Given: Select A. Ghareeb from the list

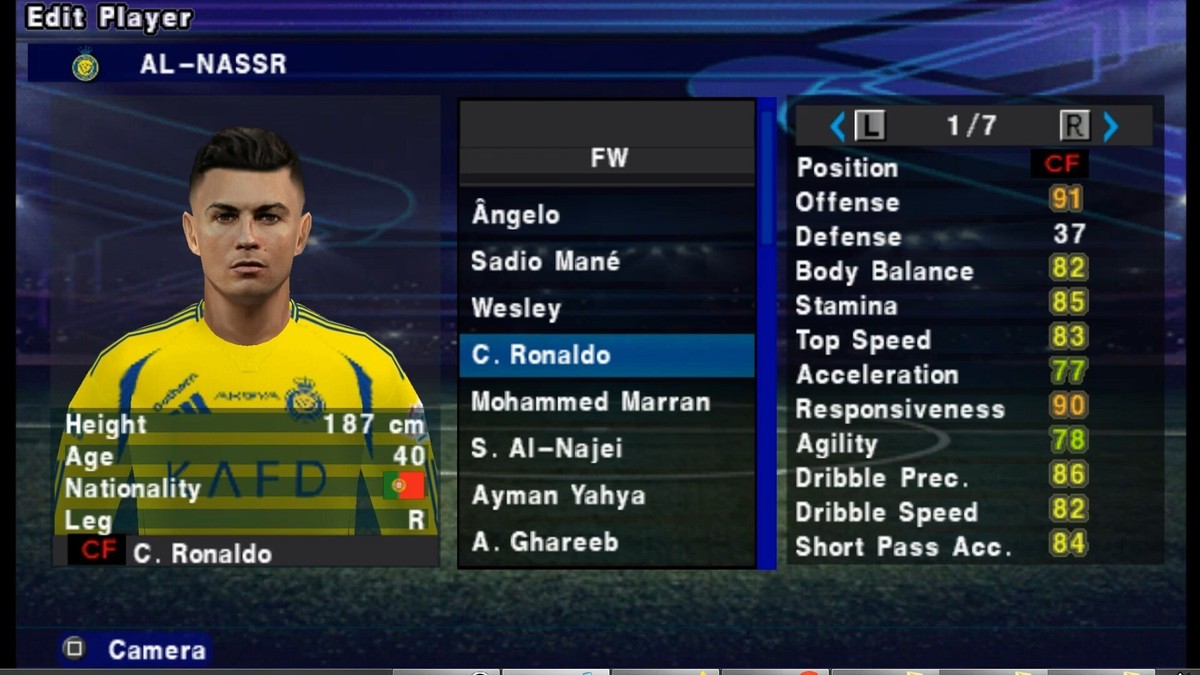Looking at the screenshot, I should pos(606,542).
